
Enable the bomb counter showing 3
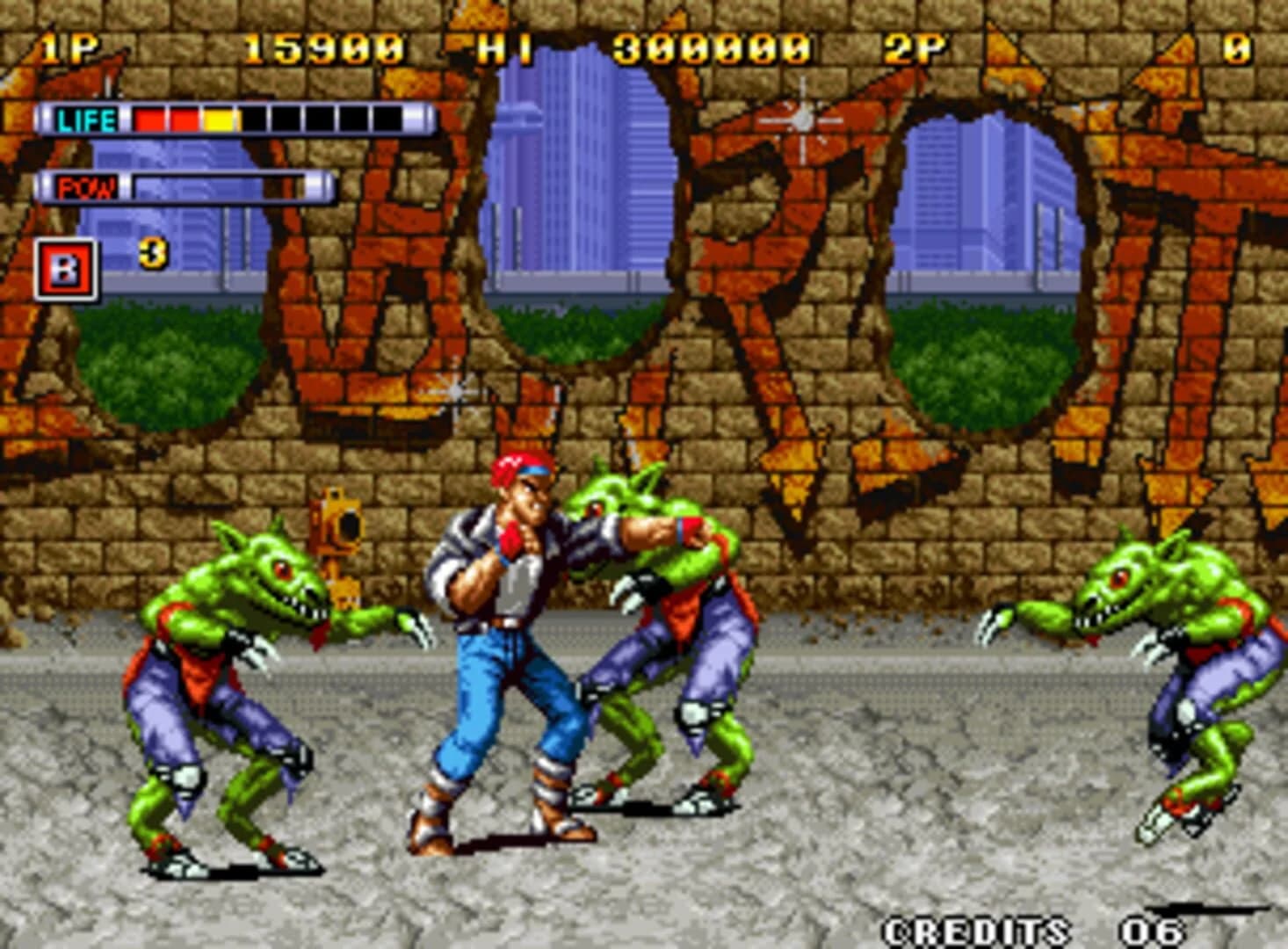coord(151,253)
